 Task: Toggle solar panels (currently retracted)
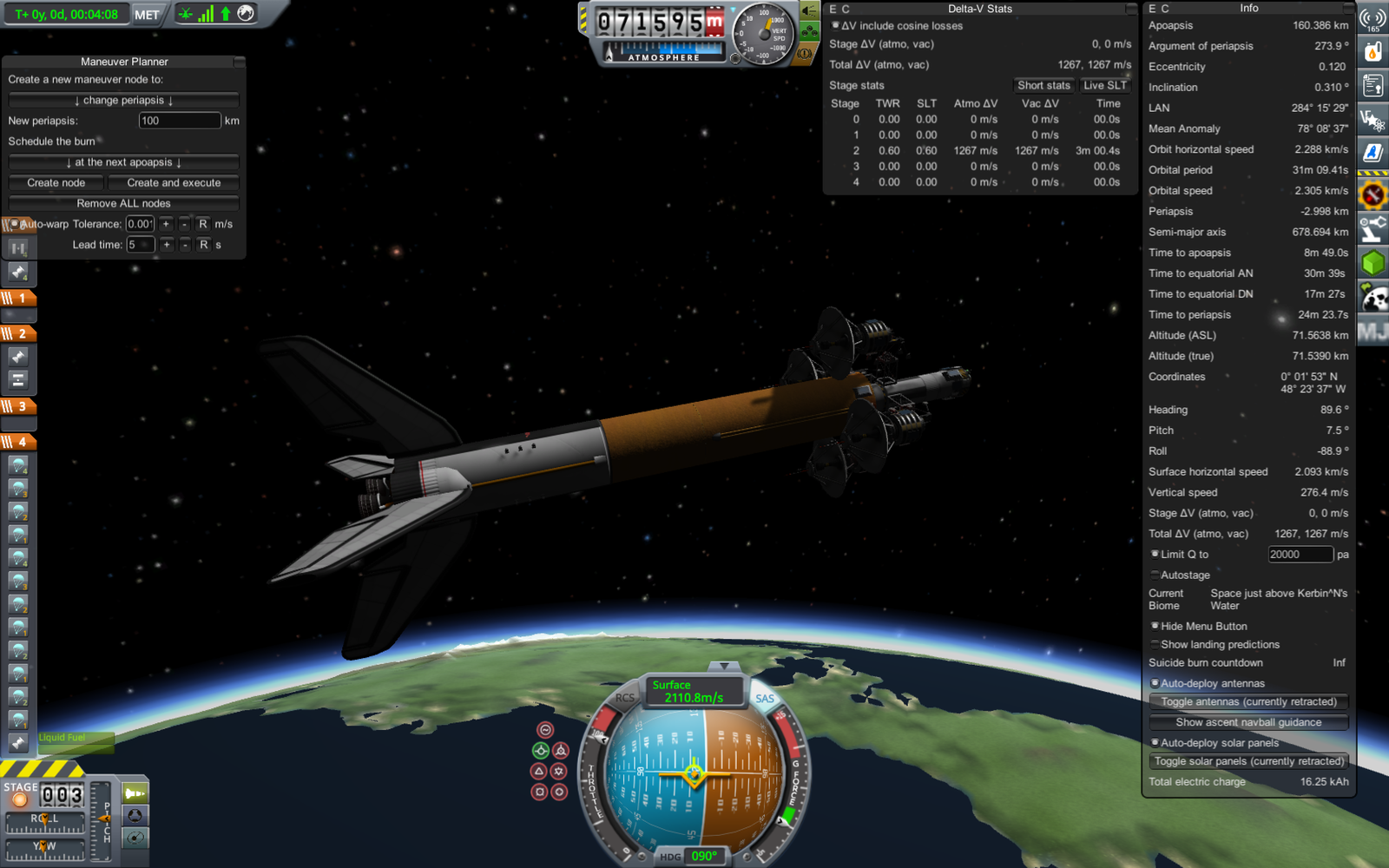[1248, 761]
